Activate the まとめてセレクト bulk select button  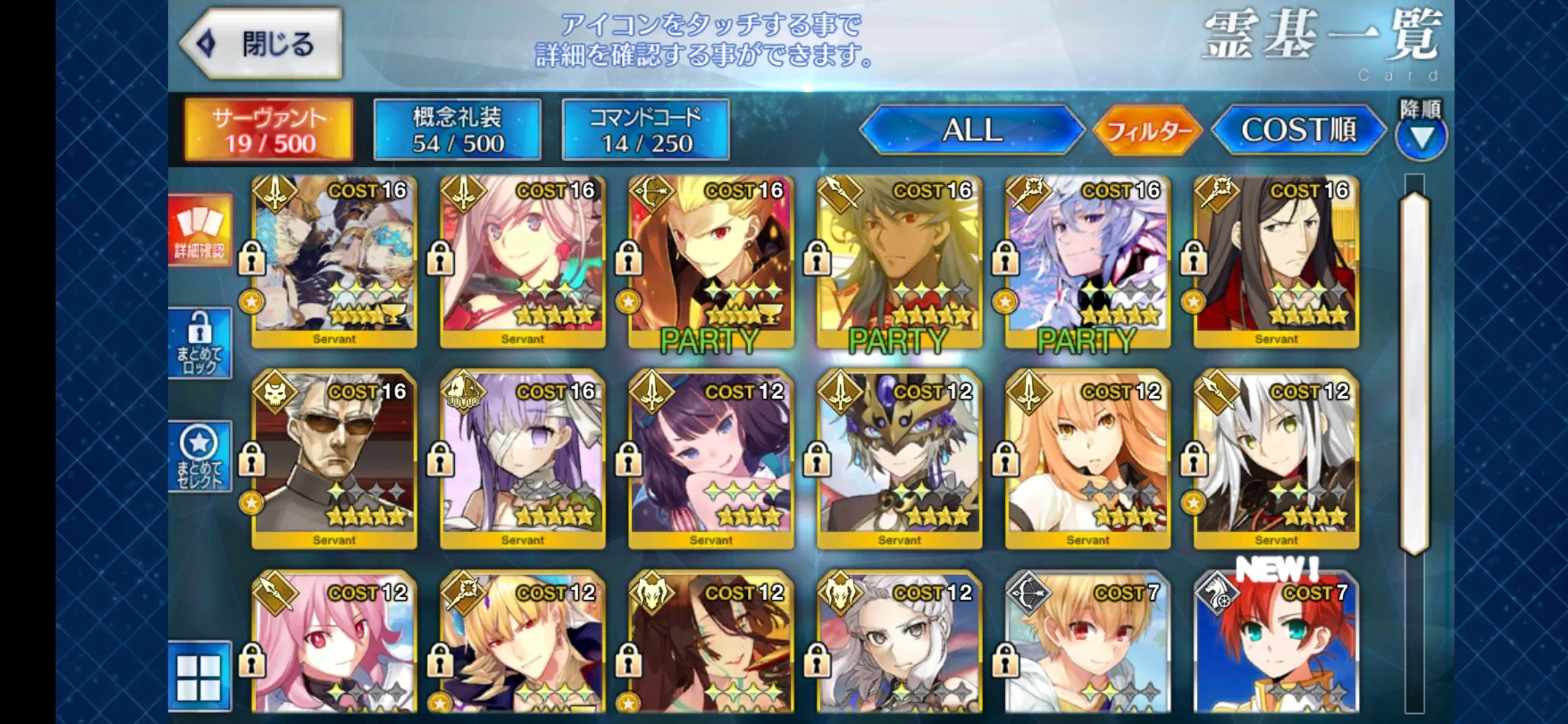pos(200,457)
